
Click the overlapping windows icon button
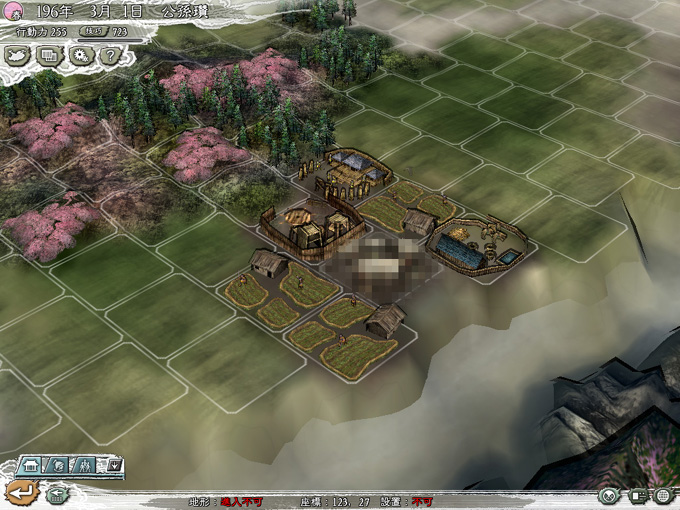pyautogui.click(x=49, y=56)
